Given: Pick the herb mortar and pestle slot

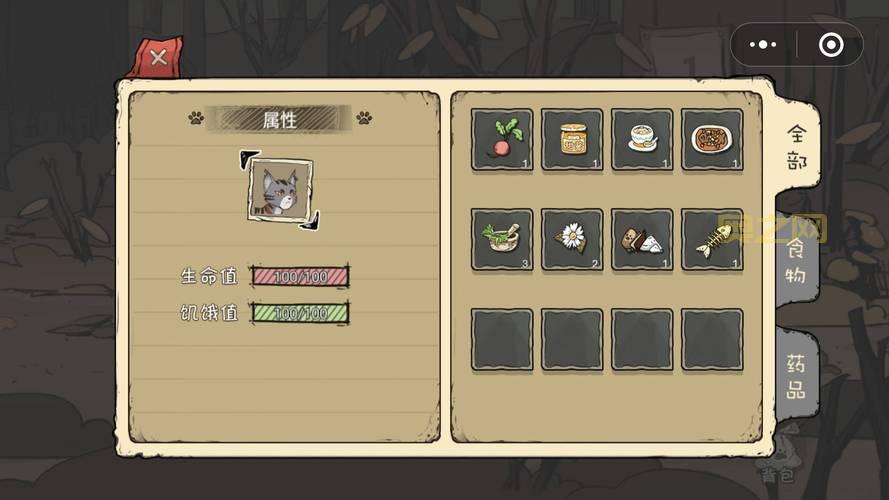Looking at the screenshot, I should [502, 239].
